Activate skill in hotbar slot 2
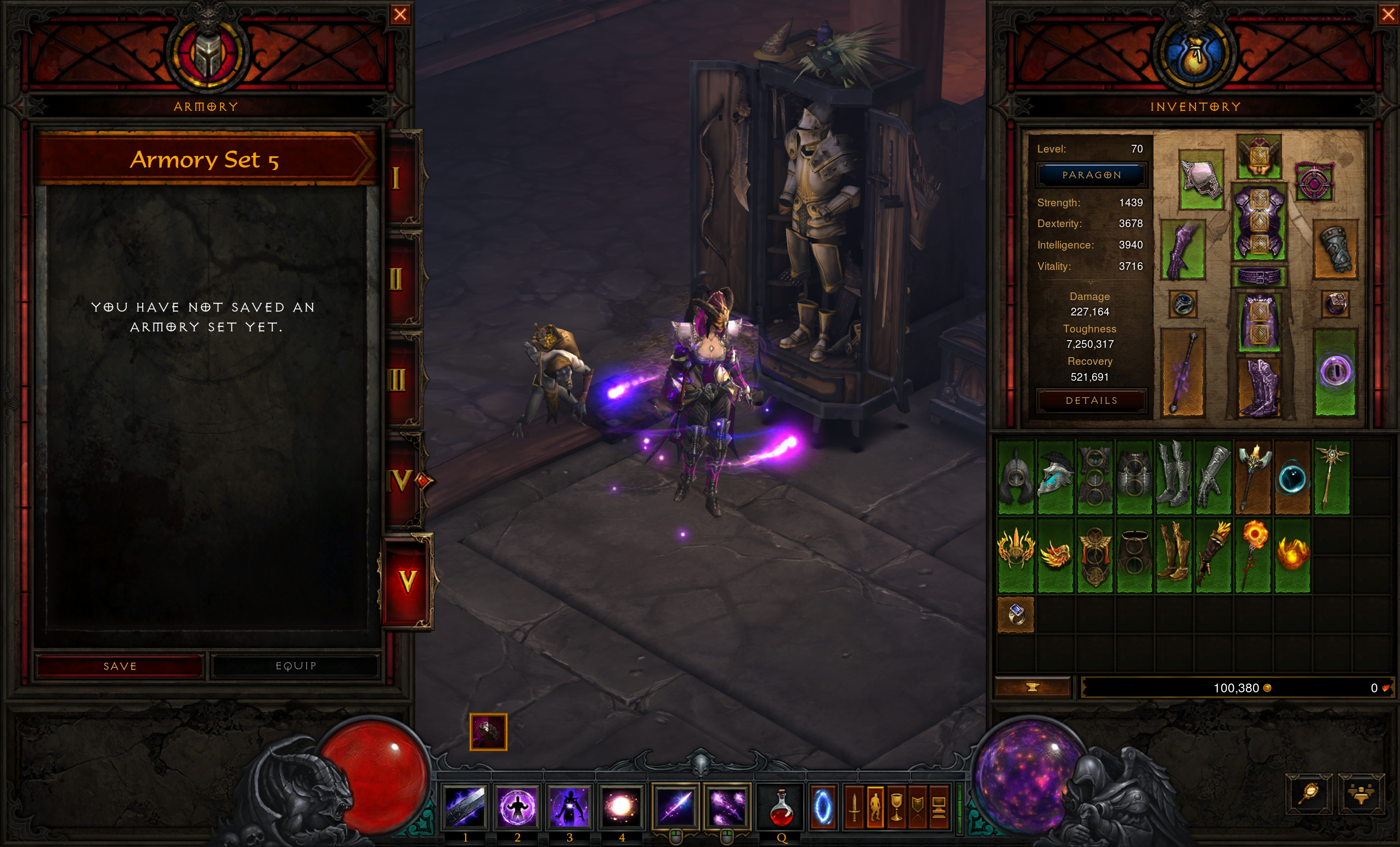The image size is (1400, 847). (x=517, y=806)
